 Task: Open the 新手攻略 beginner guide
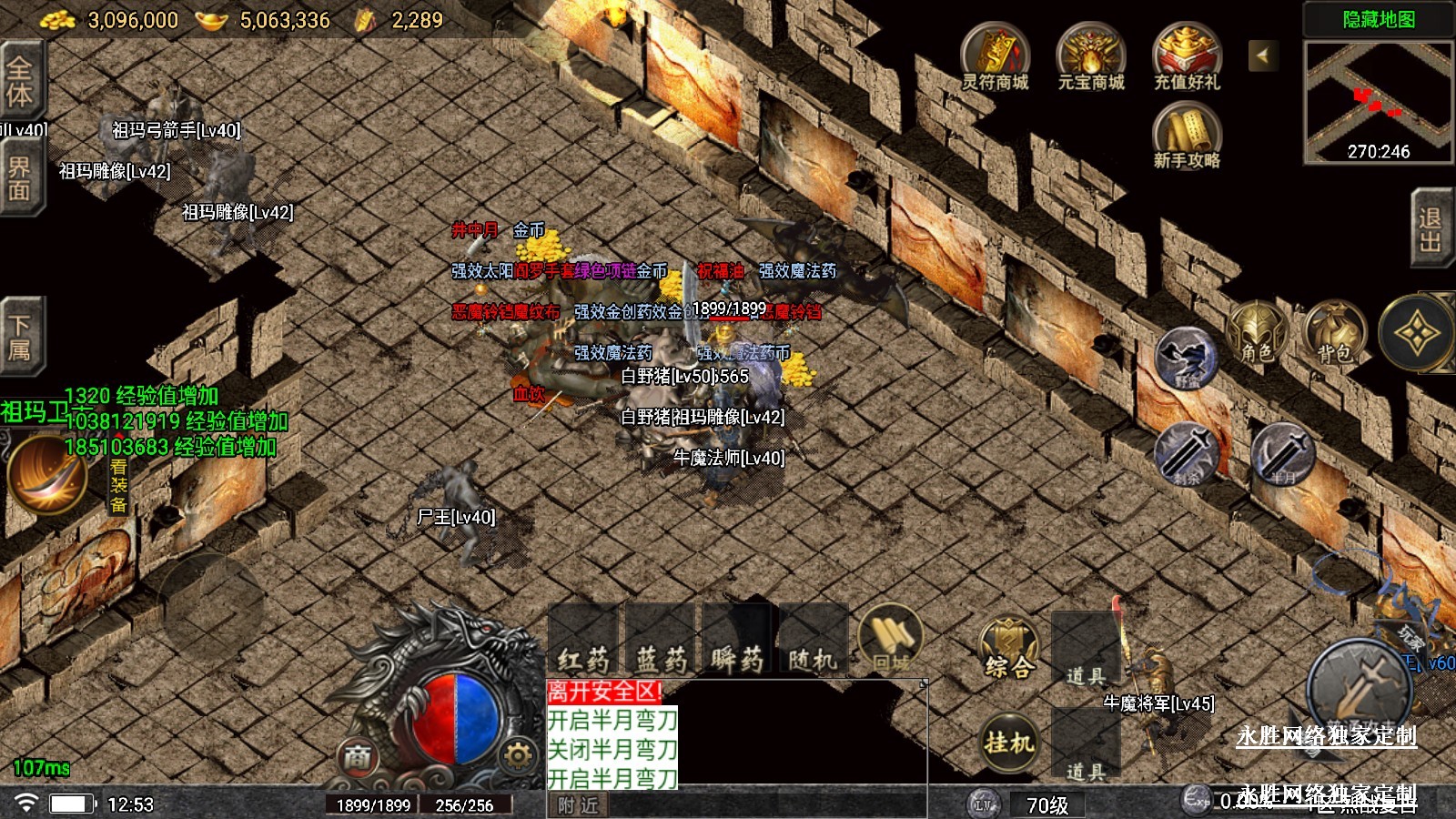pyautogui.click(x=1186, y=136)
